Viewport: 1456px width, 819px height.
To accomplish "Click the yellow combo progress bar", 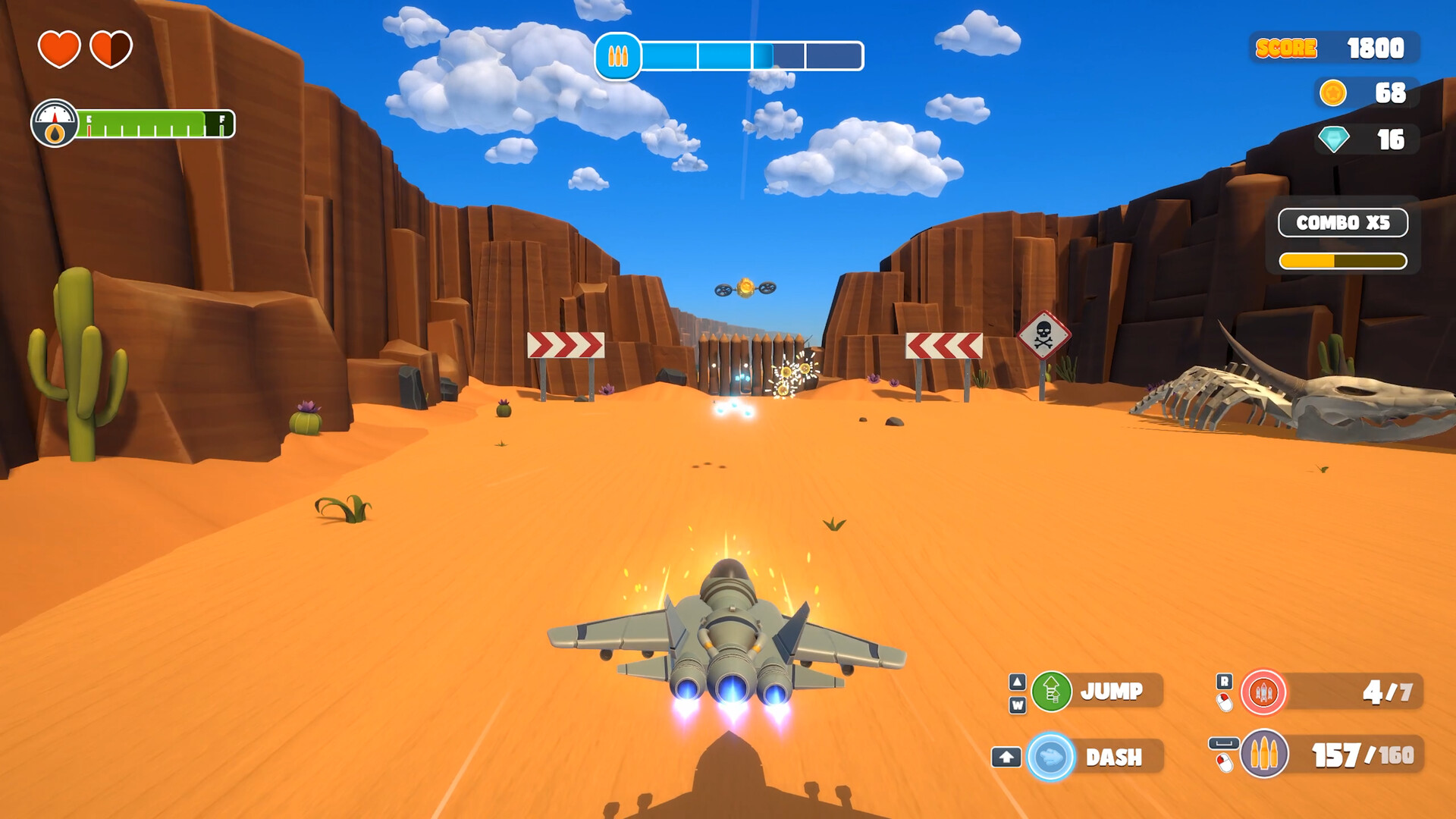I will click(x=1342, y=259).
